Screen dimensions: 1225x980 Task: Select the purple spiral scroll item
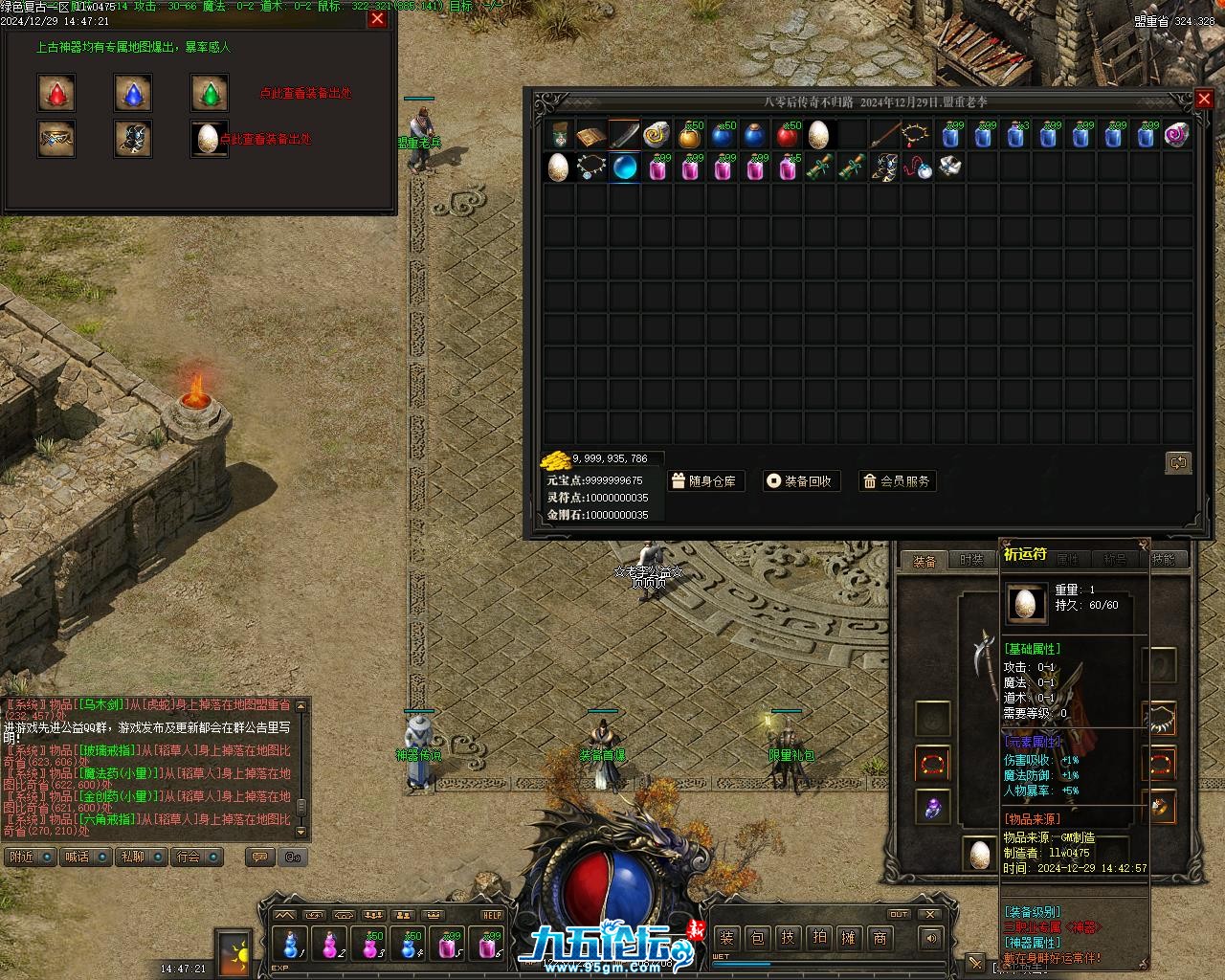(x=1177, y=135)
